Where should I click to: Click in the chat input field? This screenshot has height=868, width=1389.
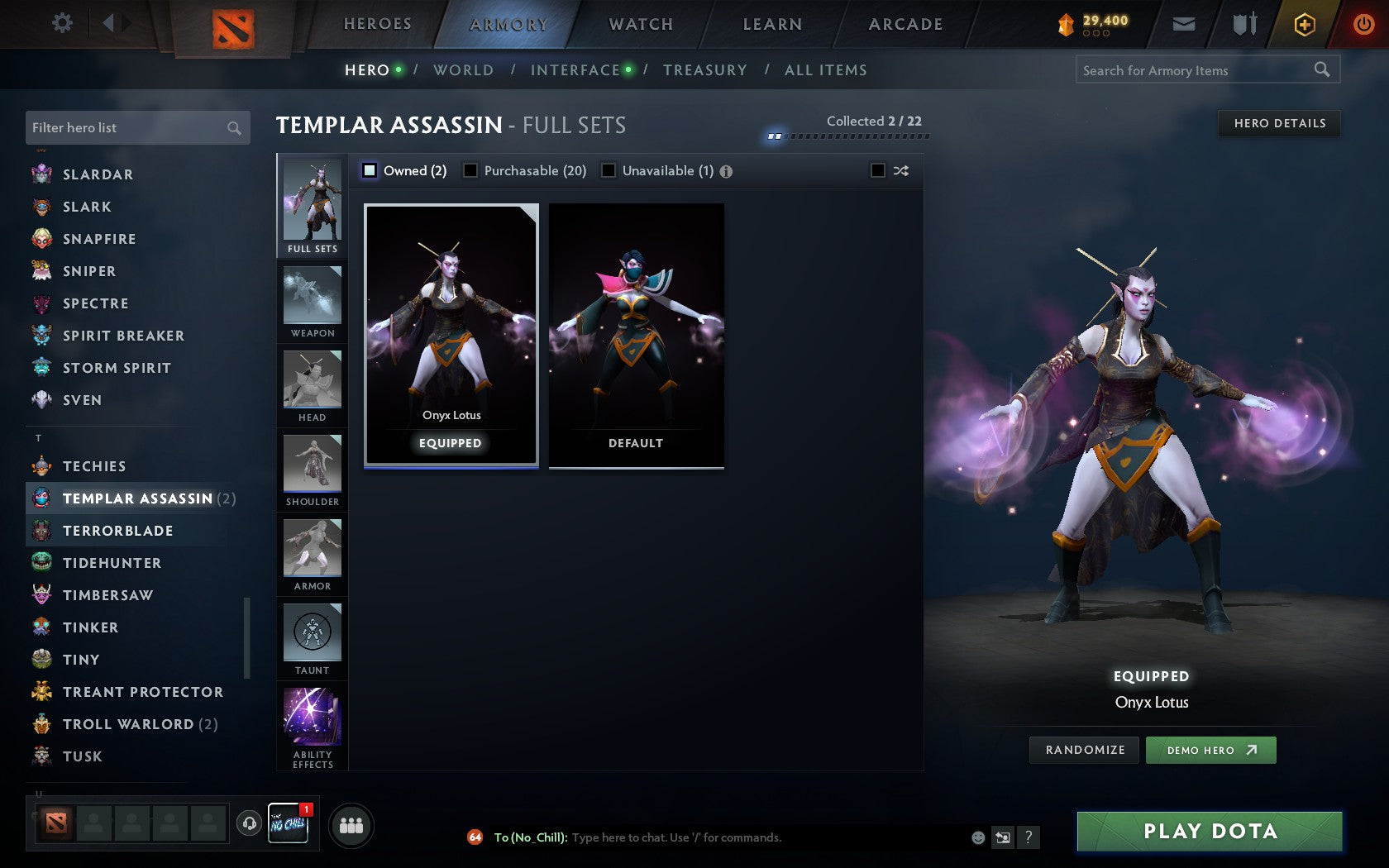tap(744, 837)
